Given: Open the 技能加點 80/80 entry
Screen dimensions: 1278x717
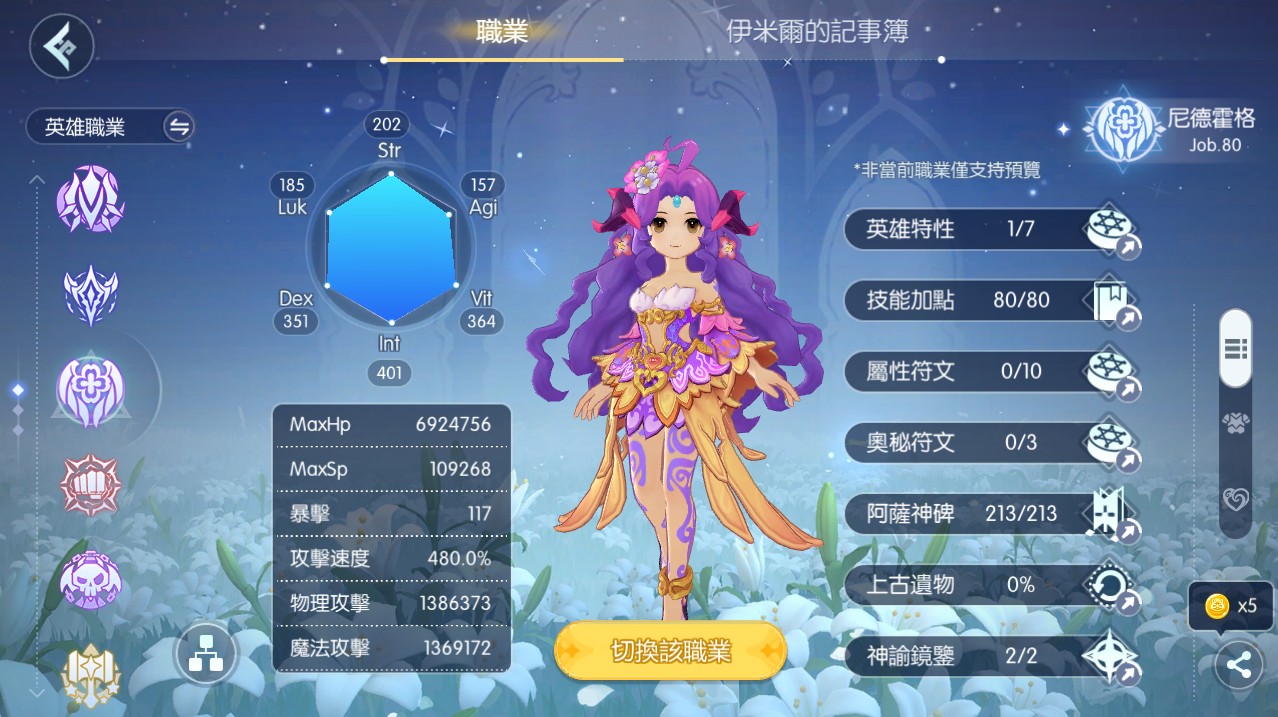Looking at the screenshot, I should click(x=992, y=301).
